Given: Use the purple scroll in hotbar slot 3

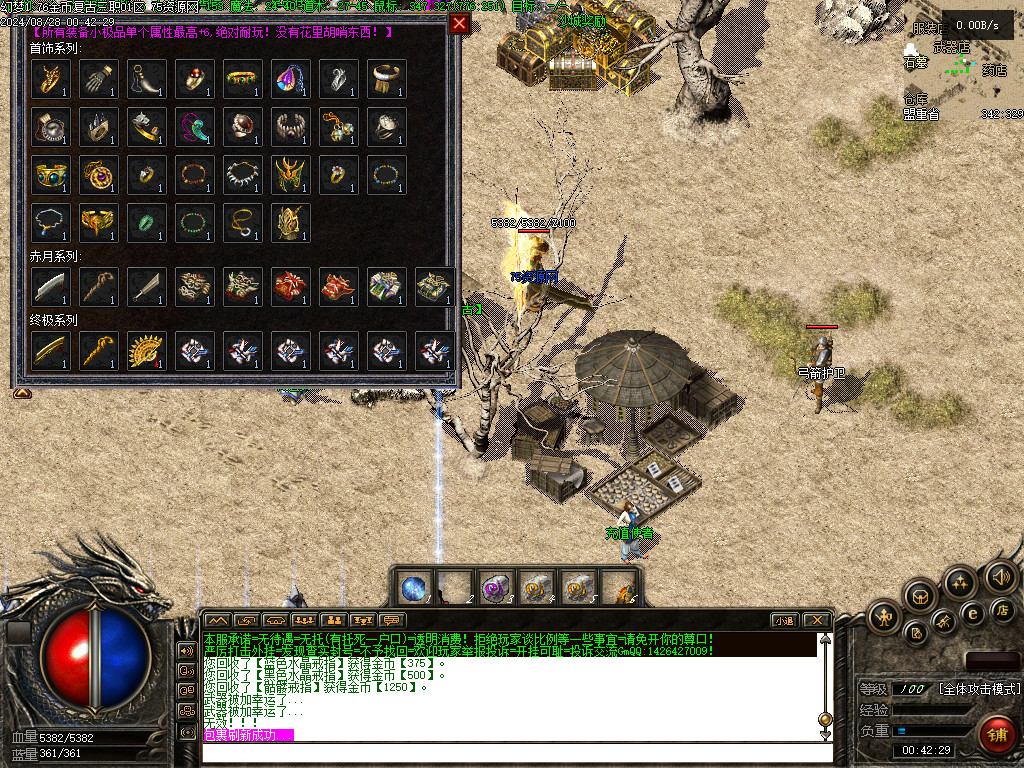Looking at the screenshot, I should [494, 588].
